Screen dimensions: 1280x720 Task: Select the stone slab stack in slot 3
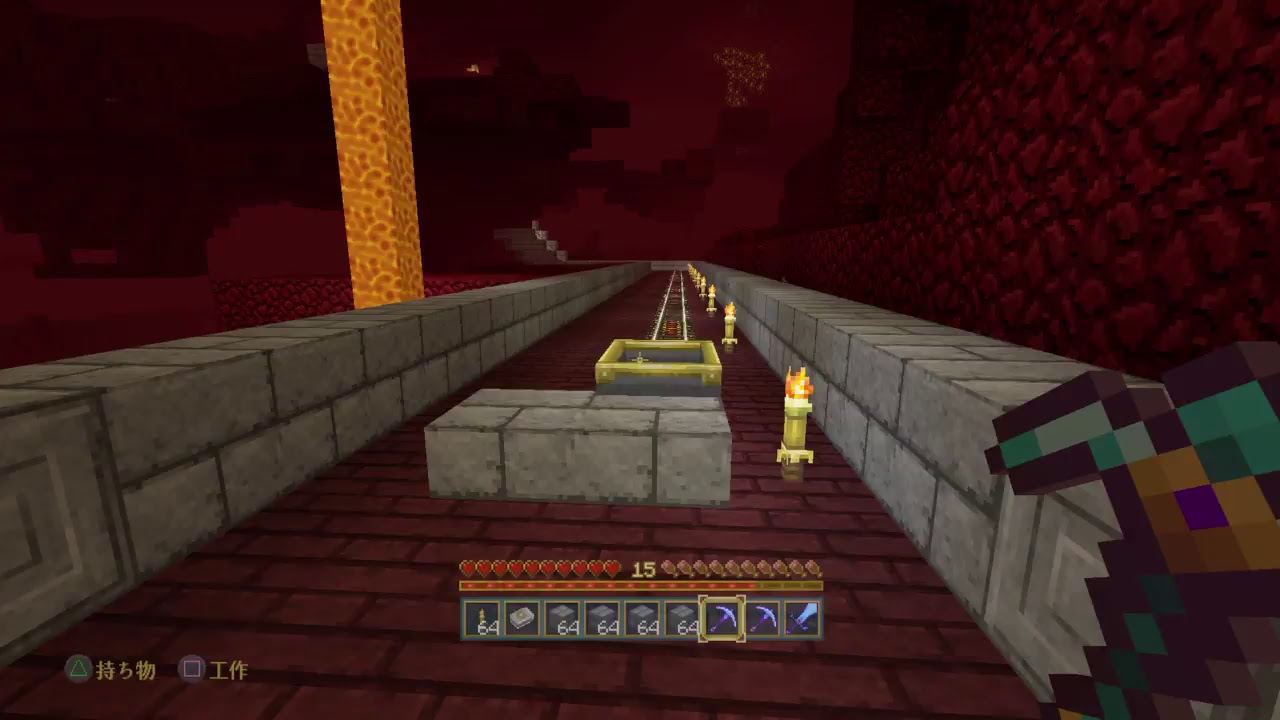click(x=562, y=620)
